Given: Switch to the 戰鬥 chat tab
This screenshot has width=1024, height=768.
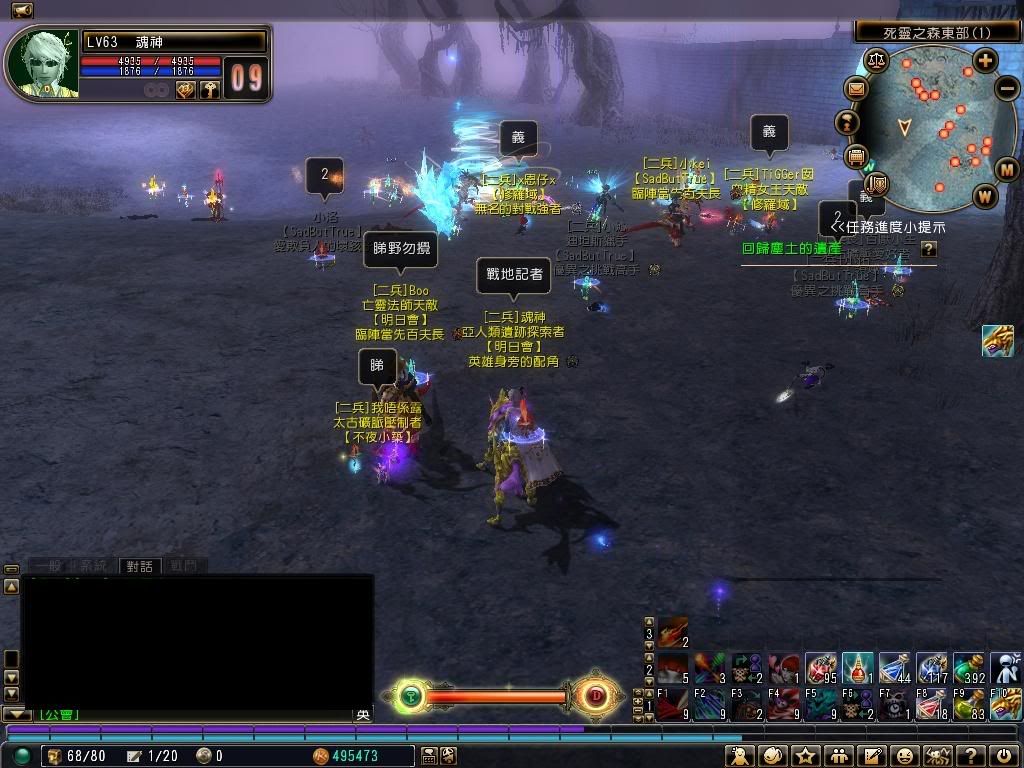Looking at the screenshot, I should click(183, 566).
